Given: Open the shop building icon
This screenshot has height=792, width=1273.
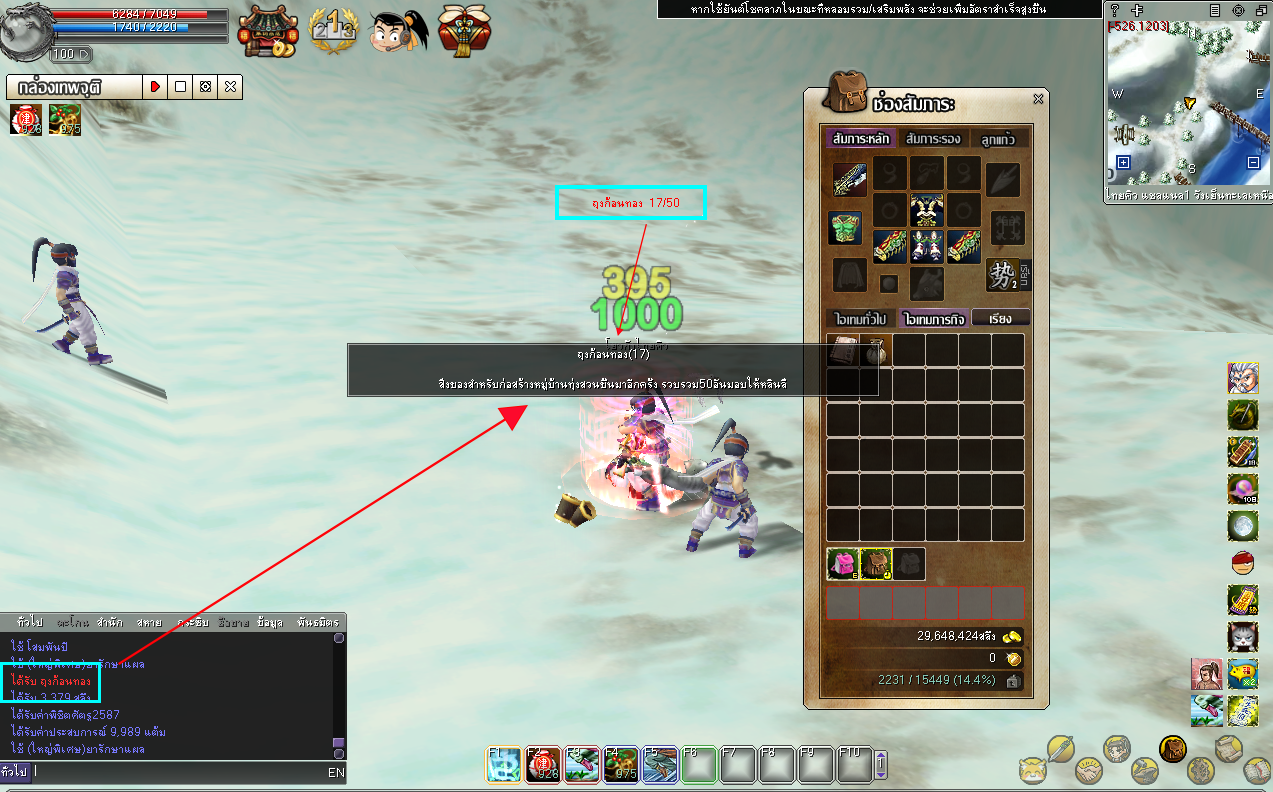Looking at the screenshot, I should click(267, 32).
